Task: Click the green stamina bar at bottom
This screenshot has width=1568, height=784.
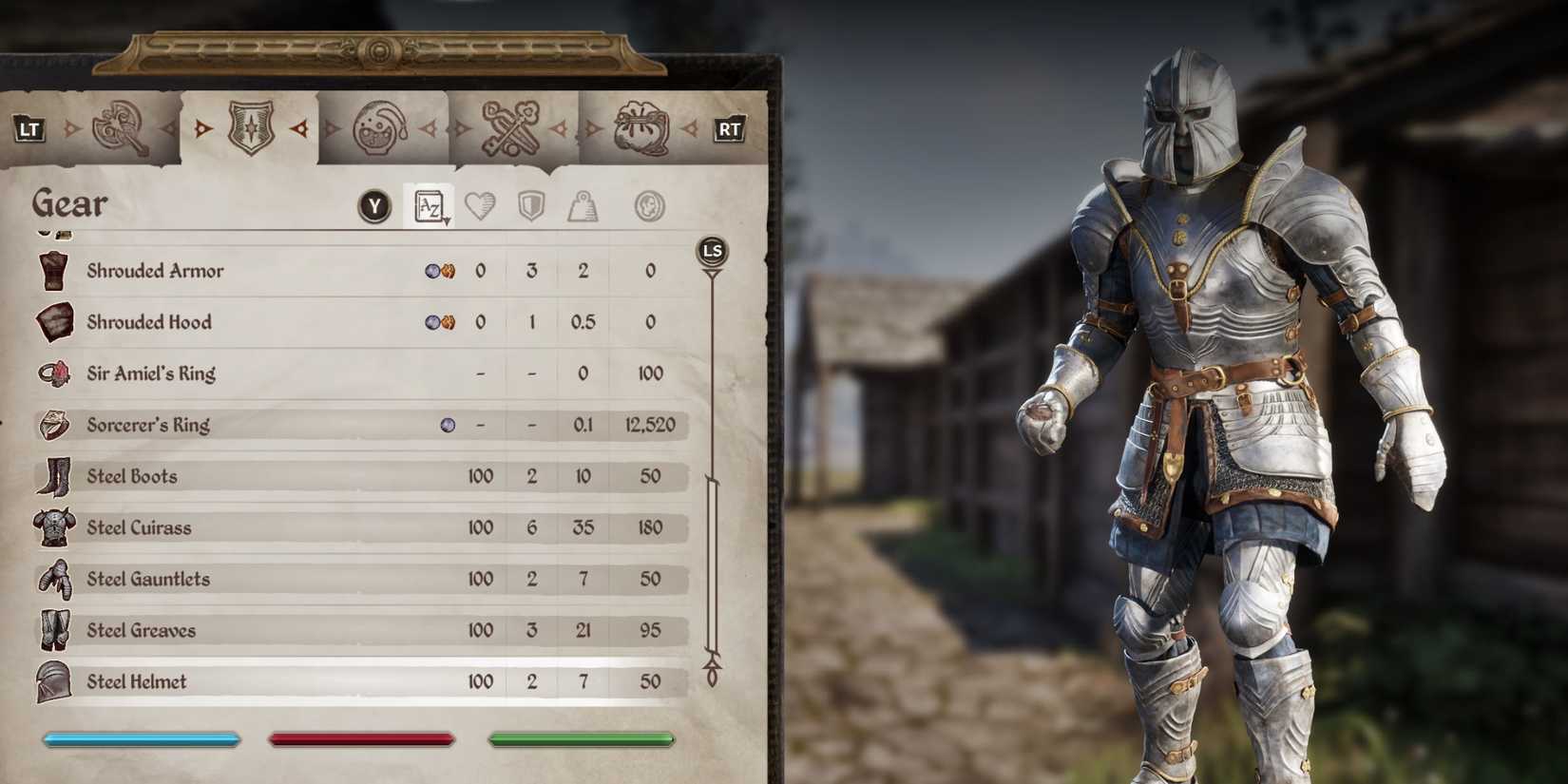Action: click(x=581, y=738)
